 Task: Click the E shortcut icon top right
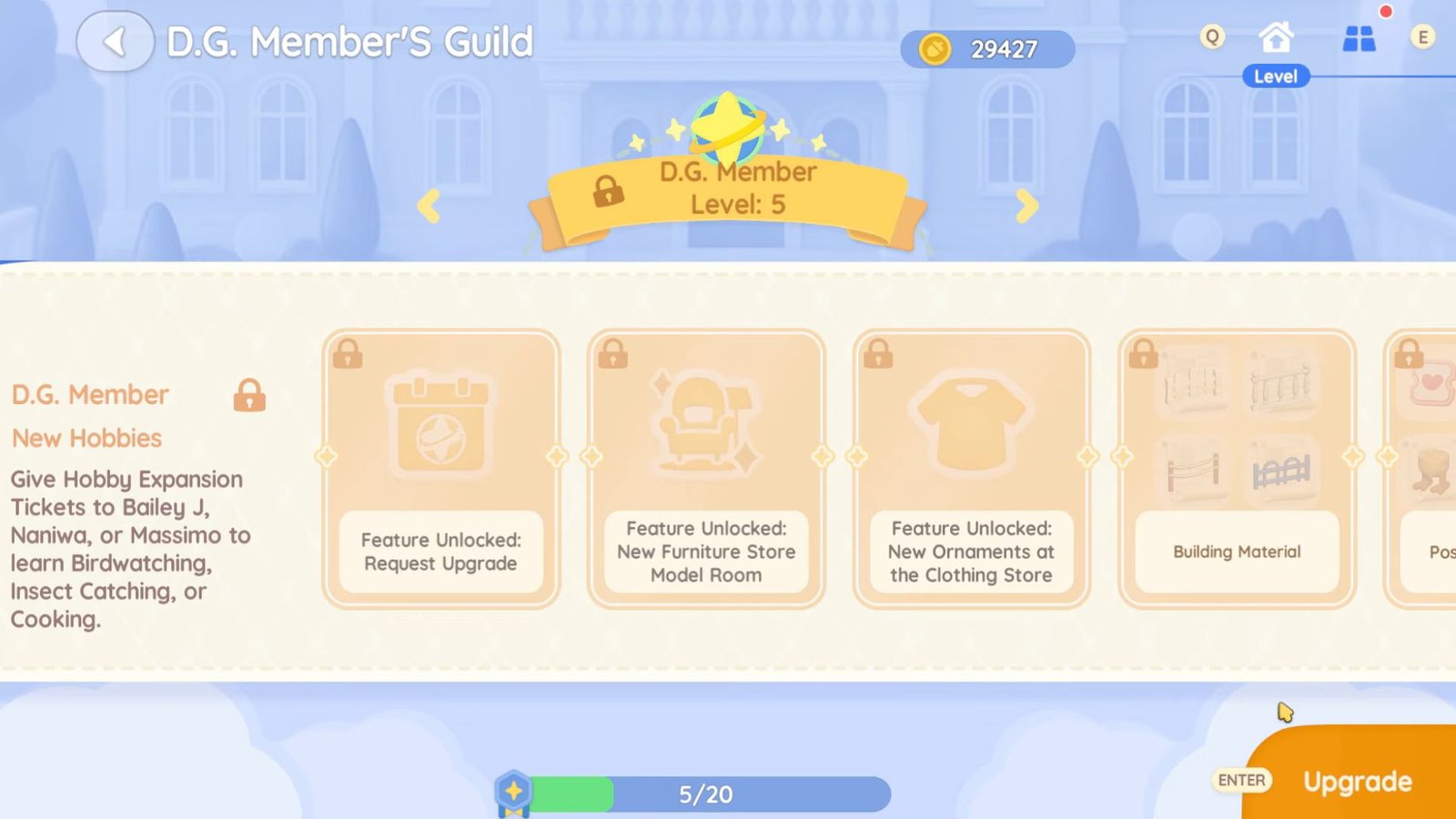1423,38
